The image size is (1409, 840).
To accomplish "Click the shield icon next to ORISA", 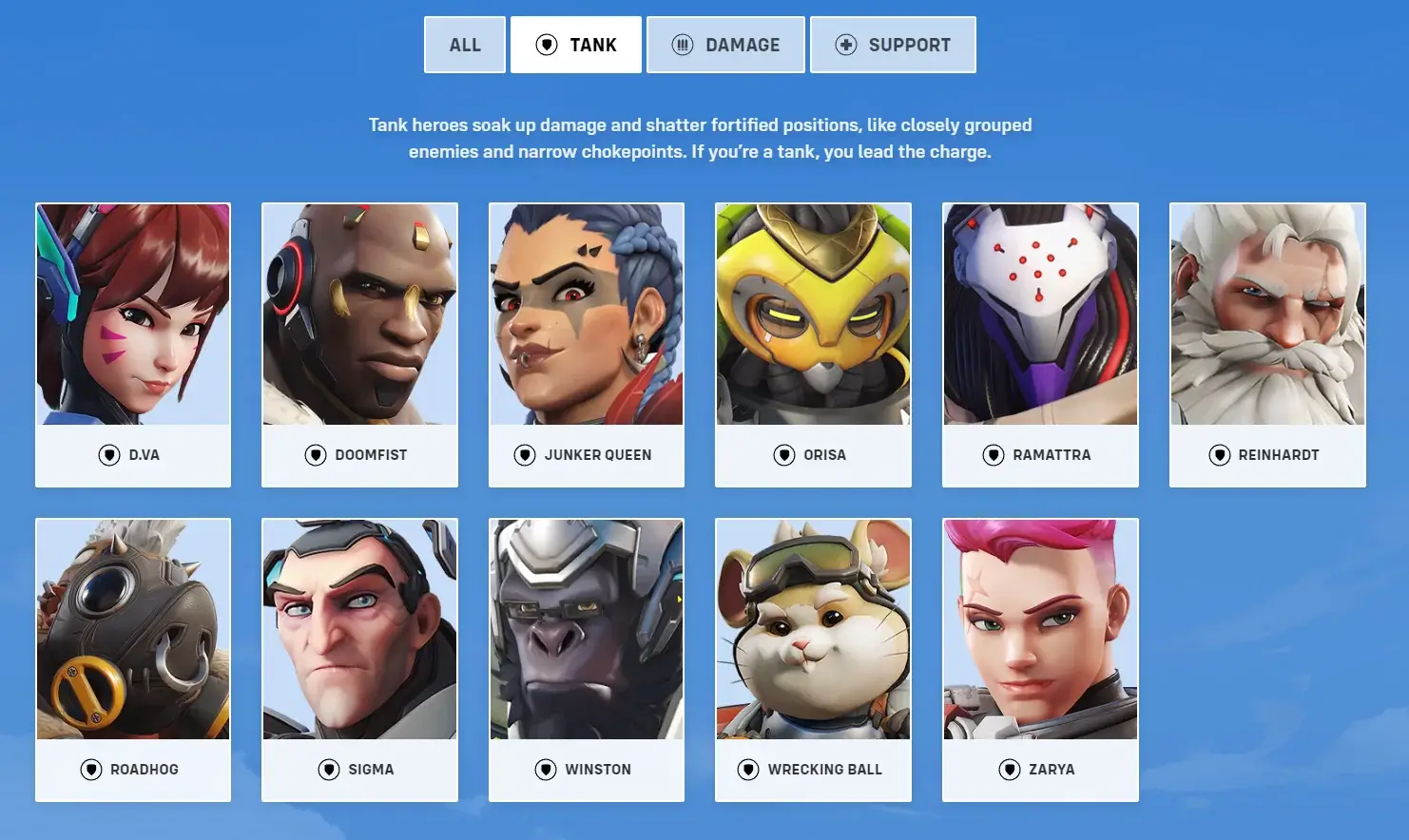I will click(x=785, y=454).
